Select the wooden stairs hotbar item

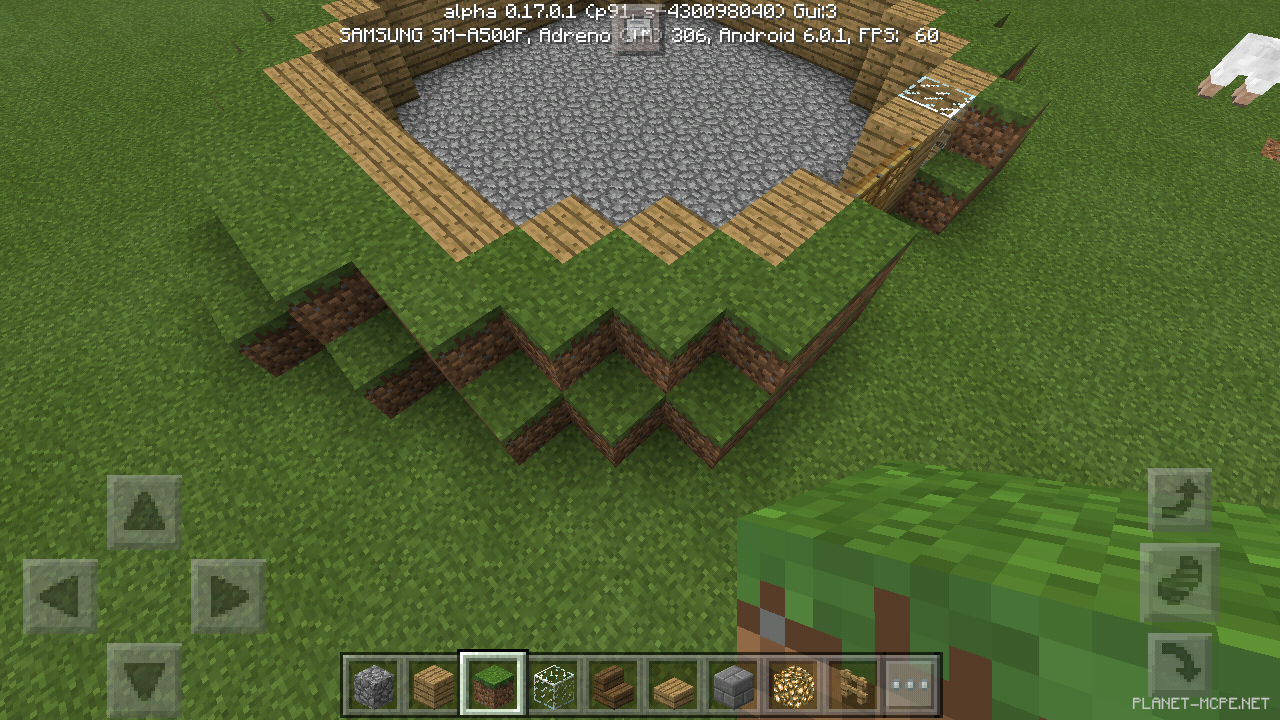point(612,684)
